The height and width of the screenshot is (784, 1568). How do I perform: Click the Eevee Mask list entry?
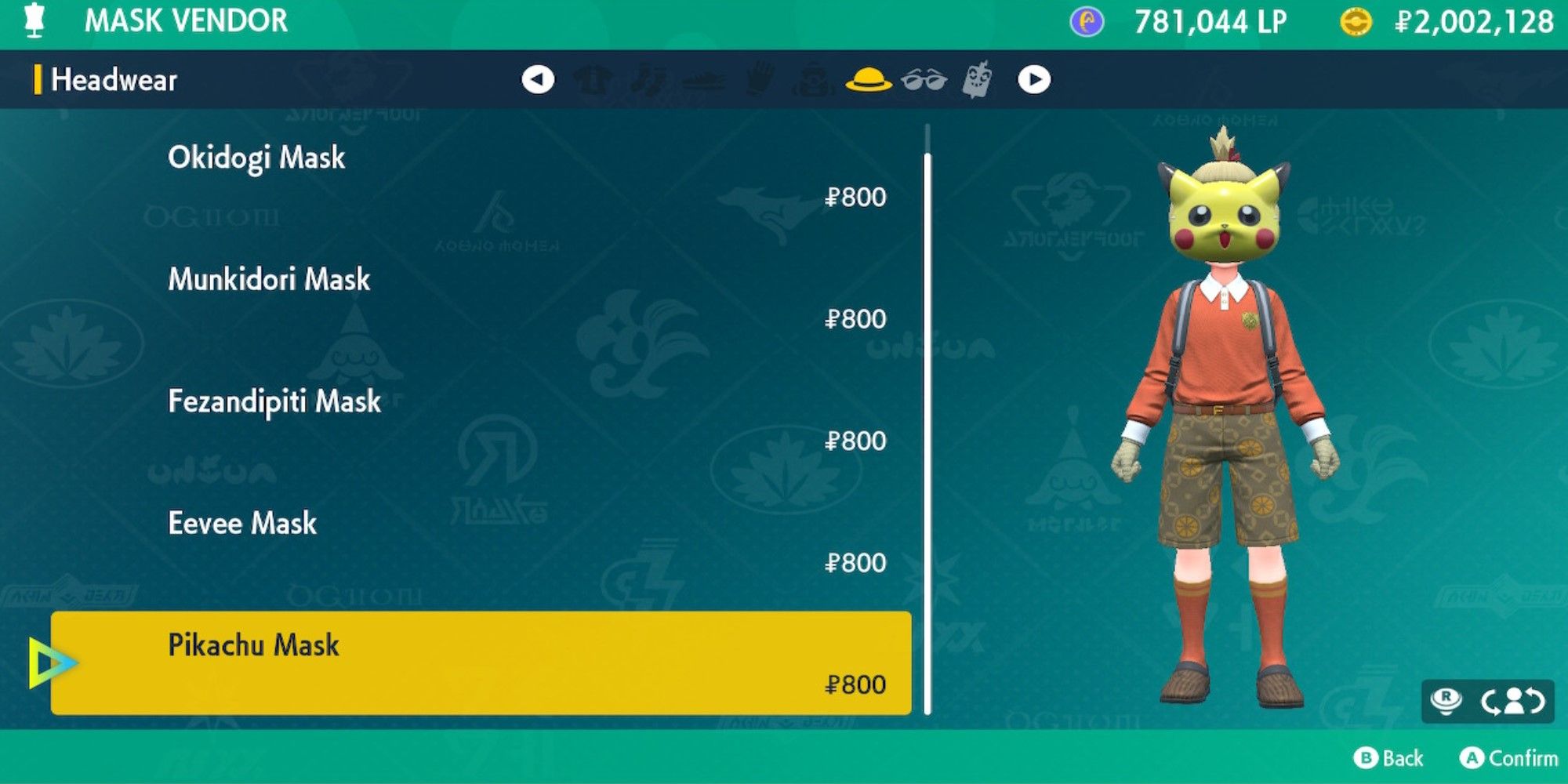tap(241, 523)
